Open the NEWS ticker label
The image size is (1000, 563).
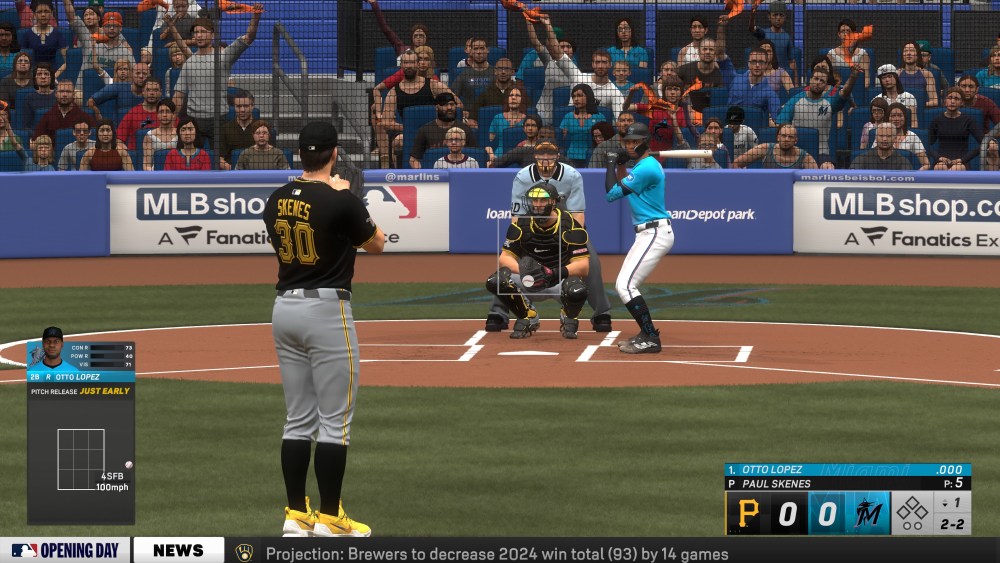[x=178, y=551]
